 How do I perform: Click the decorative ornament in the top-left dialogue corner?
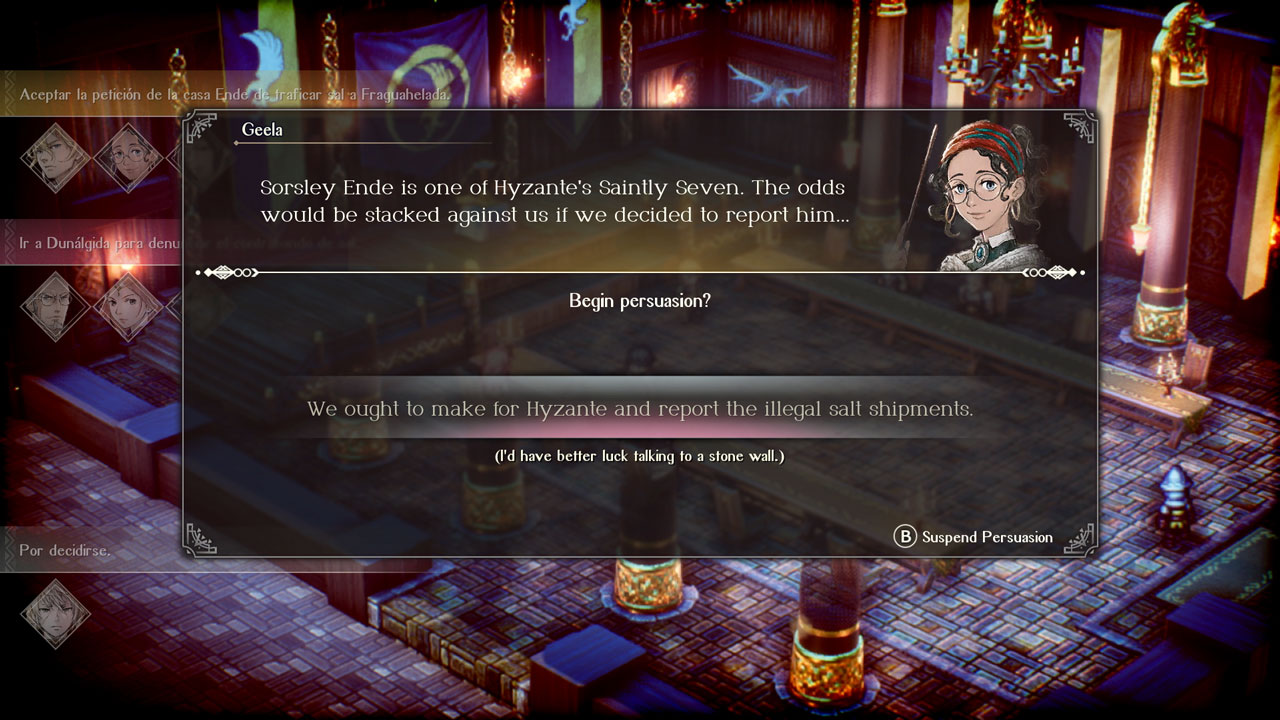point(205,128)
